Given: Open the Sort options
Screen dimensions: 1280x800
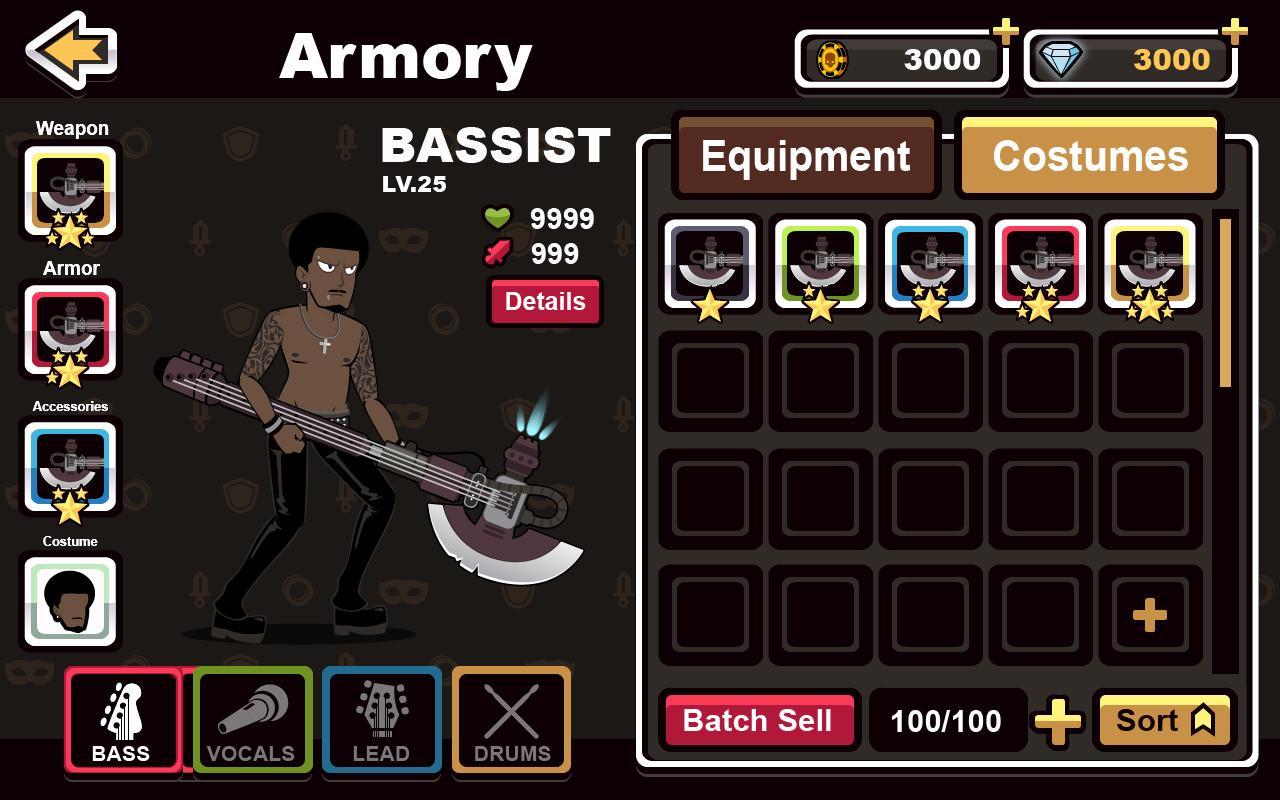Looking at the screenshot, I should click(x=1163, y=720).
